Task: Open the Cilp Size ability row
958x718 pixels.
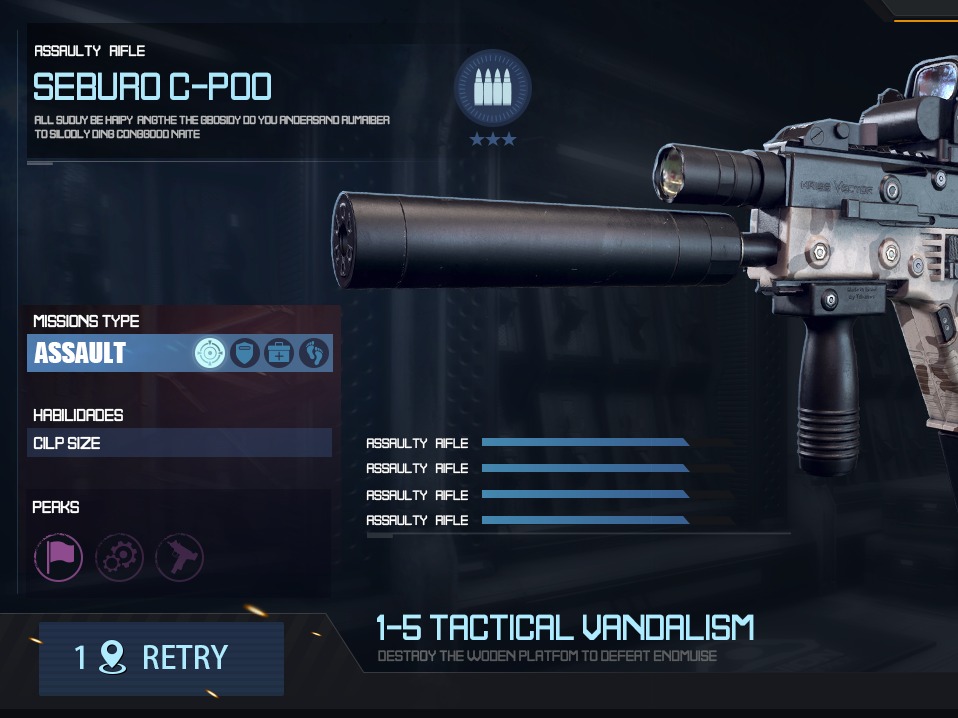Action: coord(180,443)
